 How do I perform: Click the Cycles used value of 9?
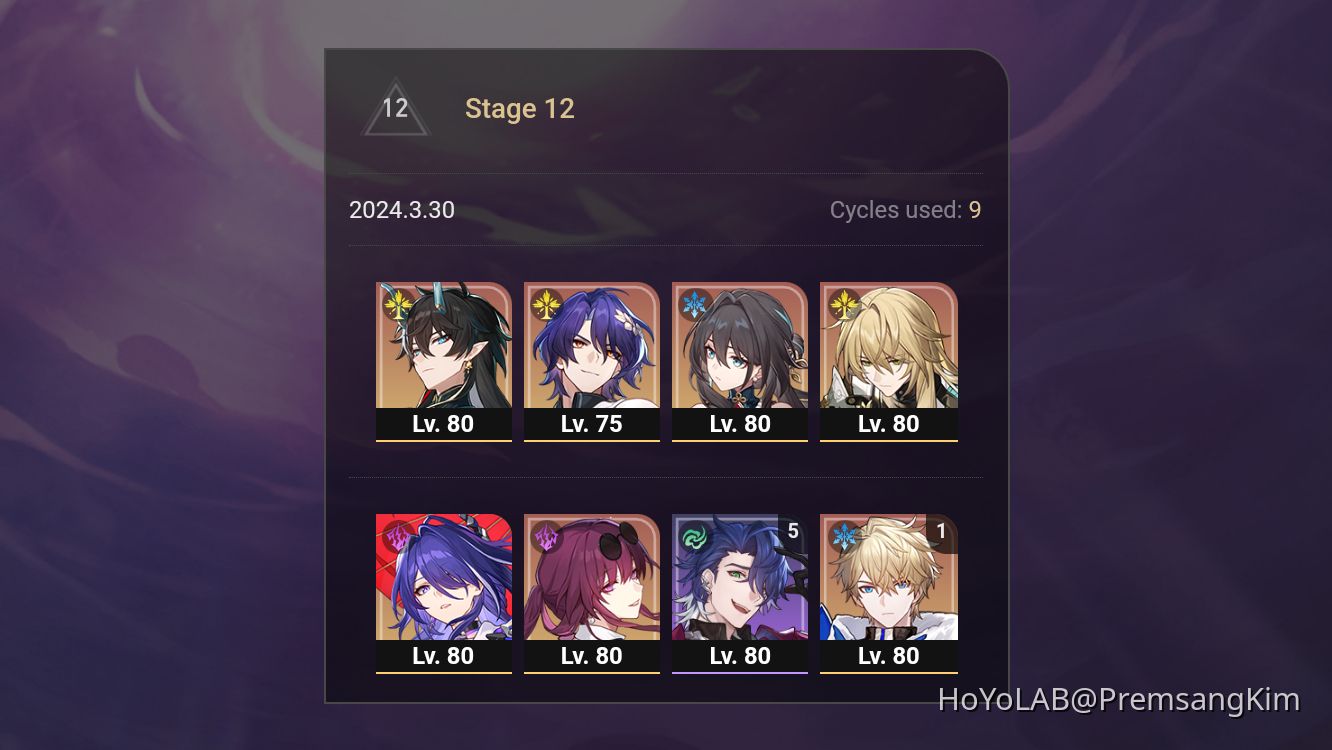(975, 210)
